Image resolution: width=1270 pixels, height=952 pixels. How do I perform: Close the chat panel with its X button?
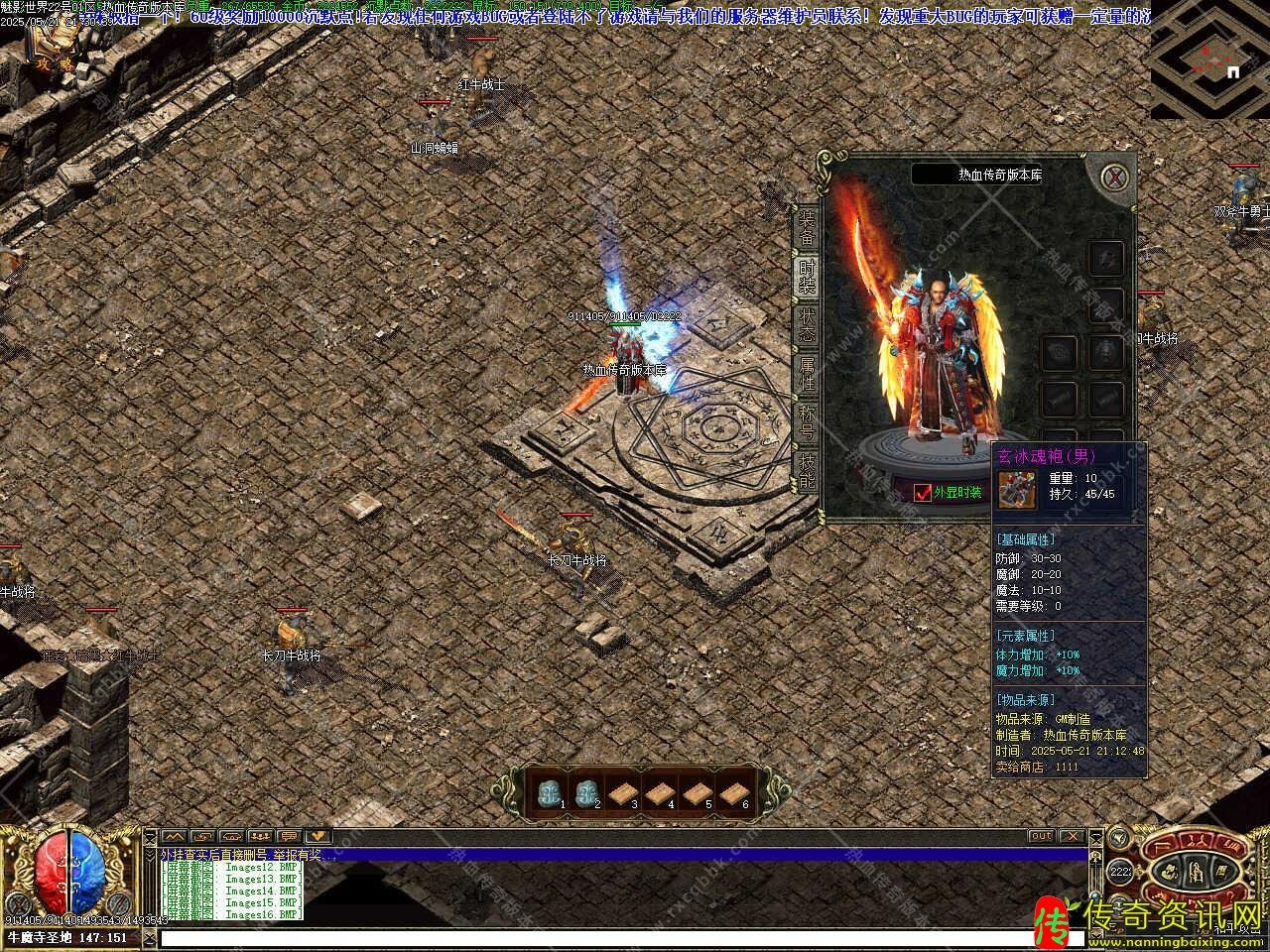point(1072,836)
